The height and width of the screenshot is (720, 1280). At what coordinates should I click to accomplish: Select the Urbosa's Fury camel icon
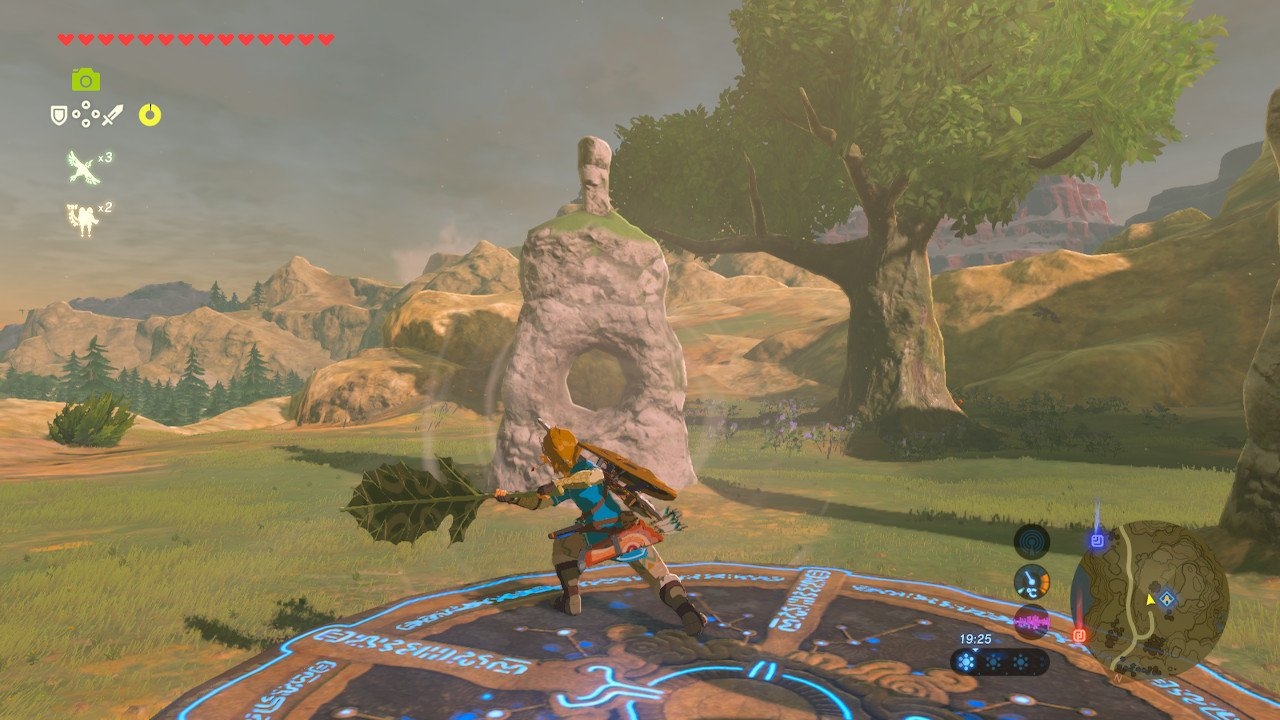(82, 219)
